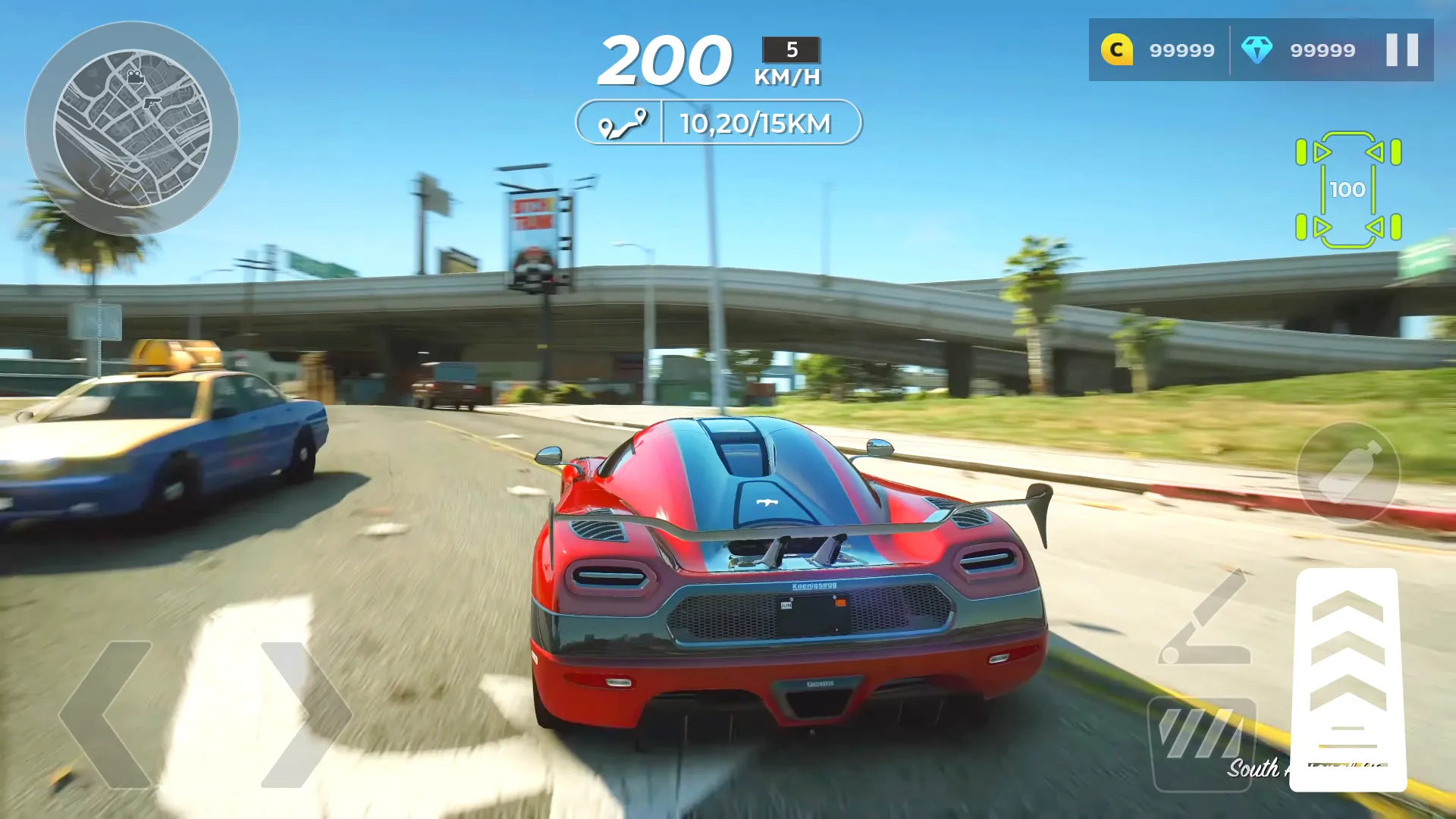Screen dimensions: 1456x819
Task: Select the gear indicator showing 5
Action: (x=792, y=52)
